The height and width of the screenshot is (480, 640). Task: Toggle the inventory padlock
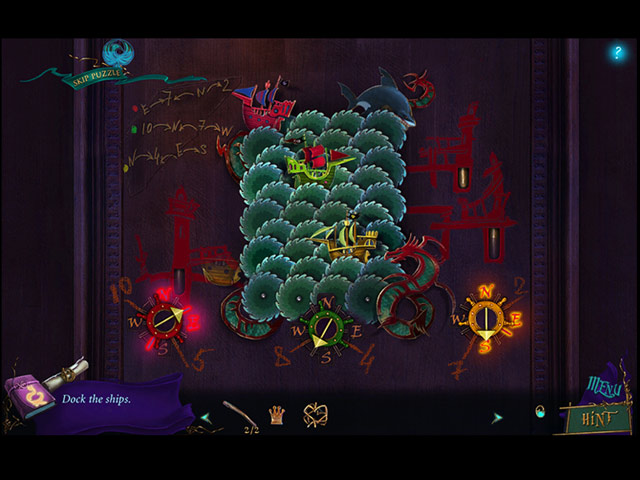click(x=540, y=412)
